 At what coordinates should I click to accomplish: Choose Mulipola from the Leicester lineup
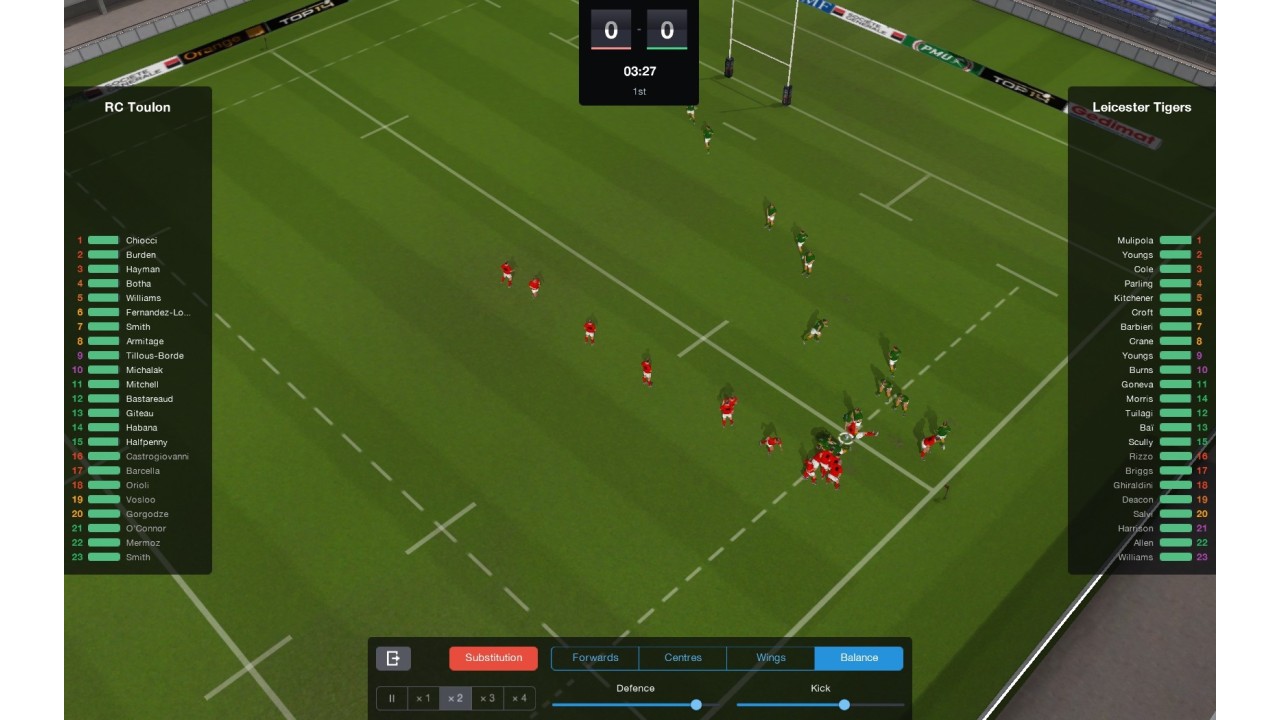click(1135, 241)
